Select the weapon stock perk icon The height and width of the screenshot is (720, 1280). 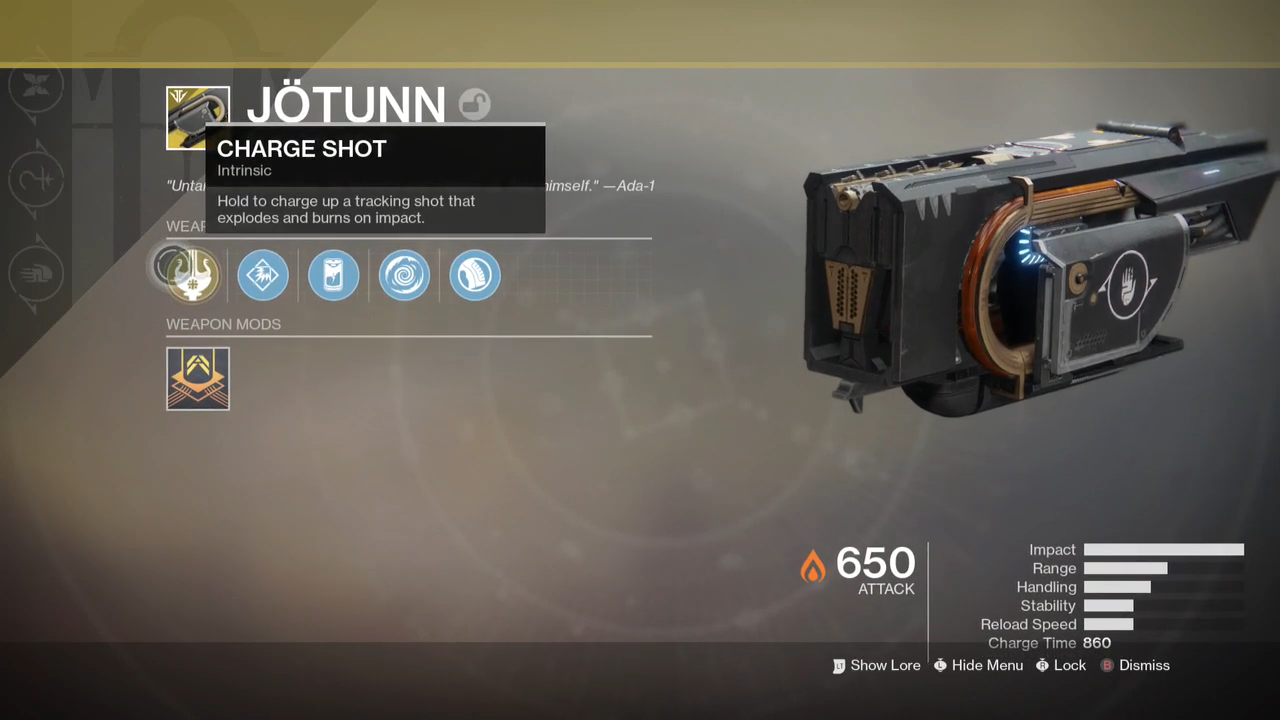coord(475,275)
